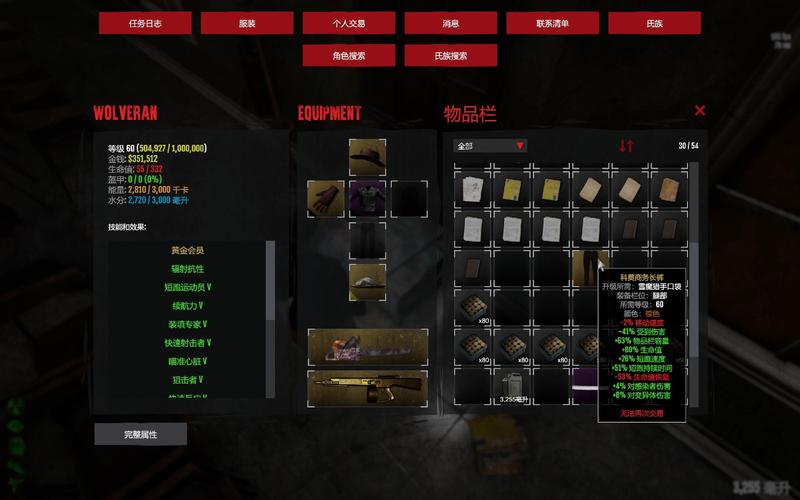Open the 任务日志 quest log
The image size is (800, 500).
(145, 23)
